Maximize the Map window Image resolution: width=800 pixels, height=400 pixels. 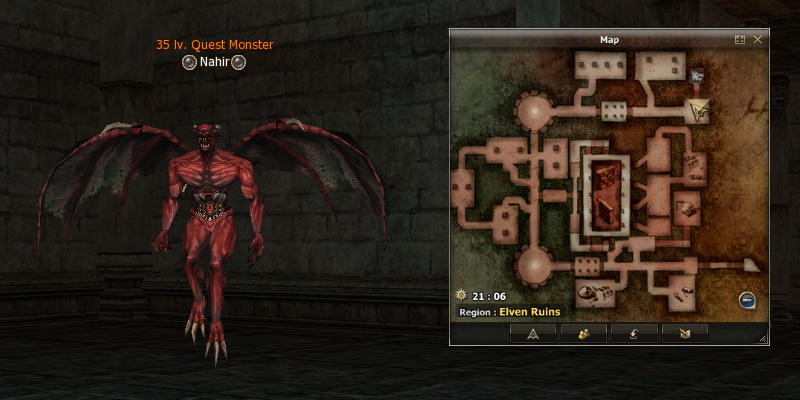[x=740, y=39]
